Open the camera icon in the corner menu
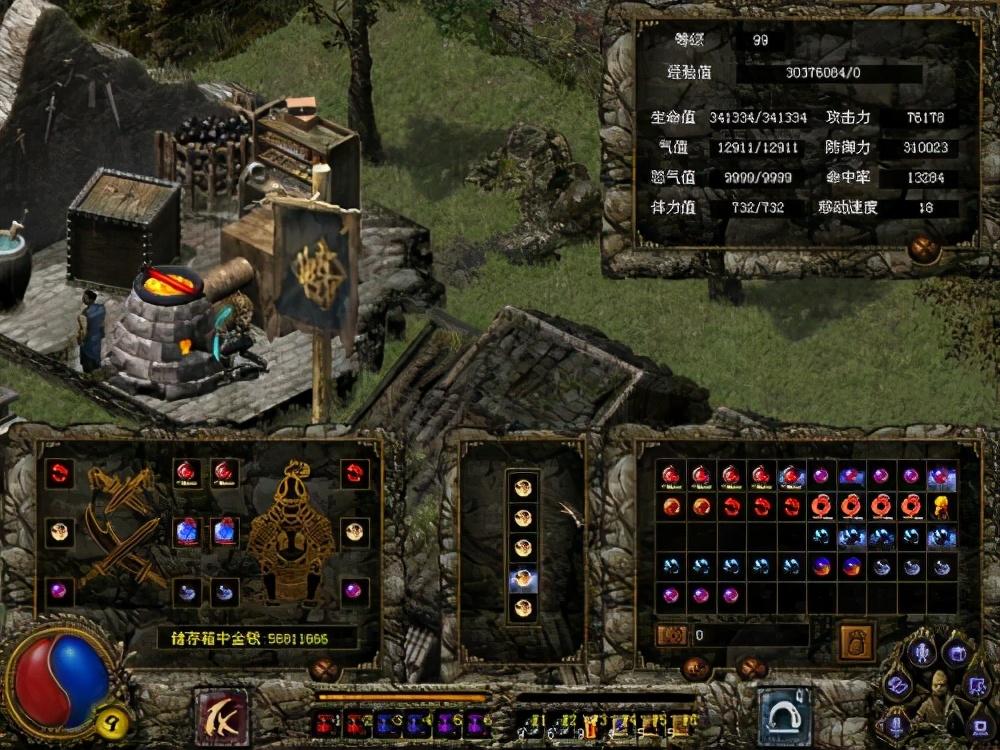 pyautogui.click(x=957, y=652)
